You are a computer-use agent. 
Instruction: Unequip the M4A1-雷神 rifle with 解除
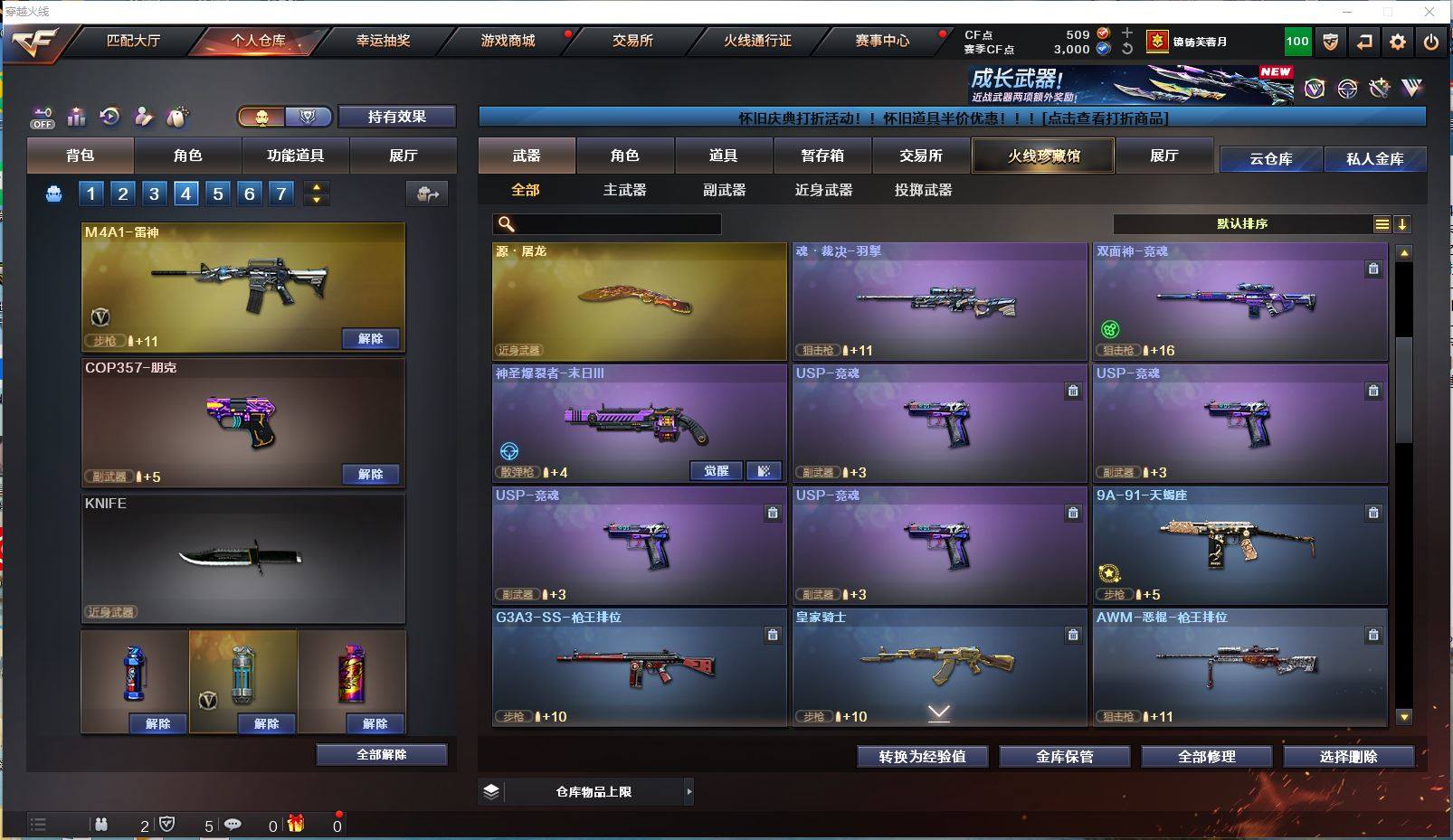point(371,339)
